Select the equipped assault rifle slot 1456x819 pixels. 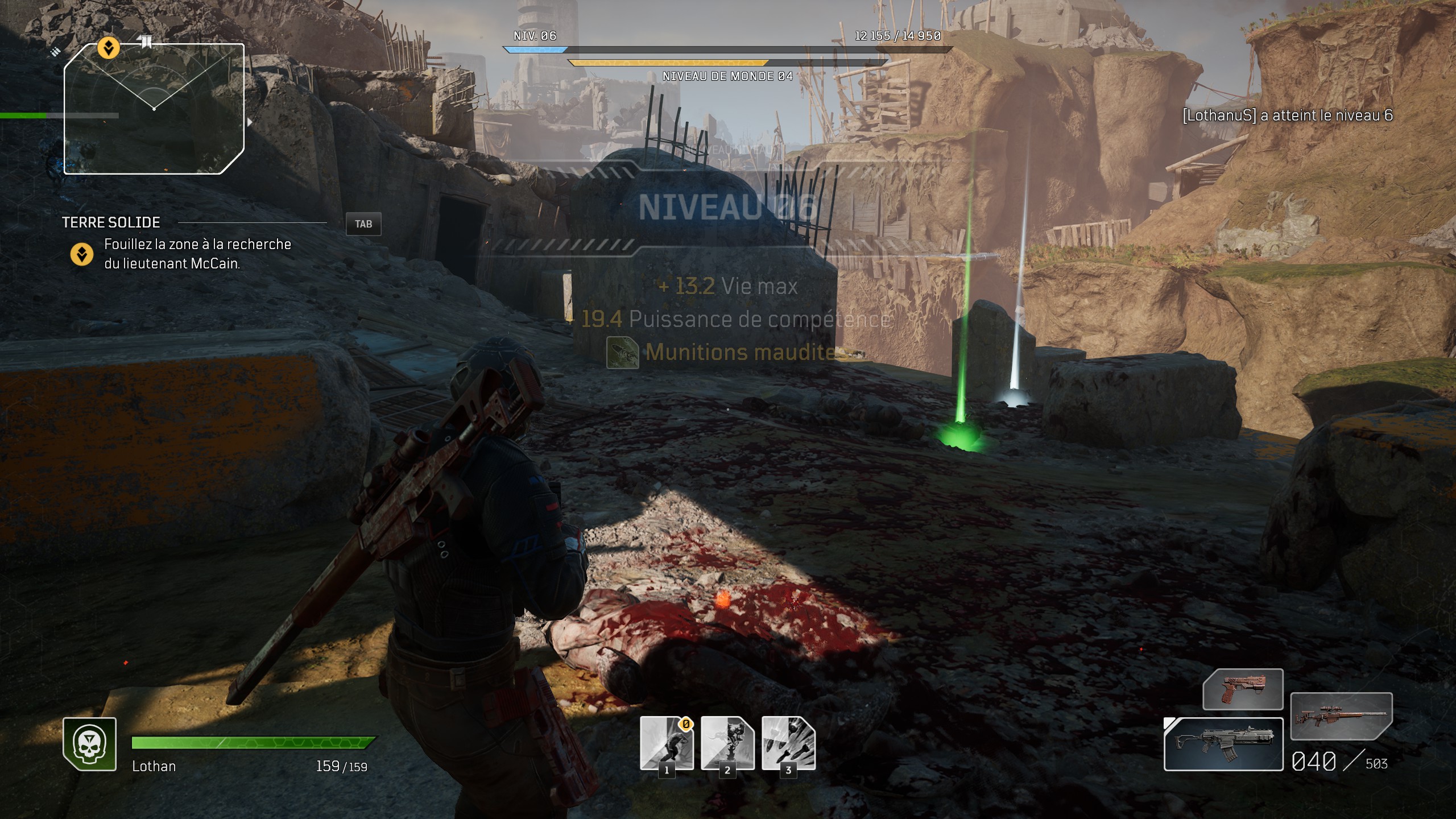pyautogui.click(x=1223, y=744)
